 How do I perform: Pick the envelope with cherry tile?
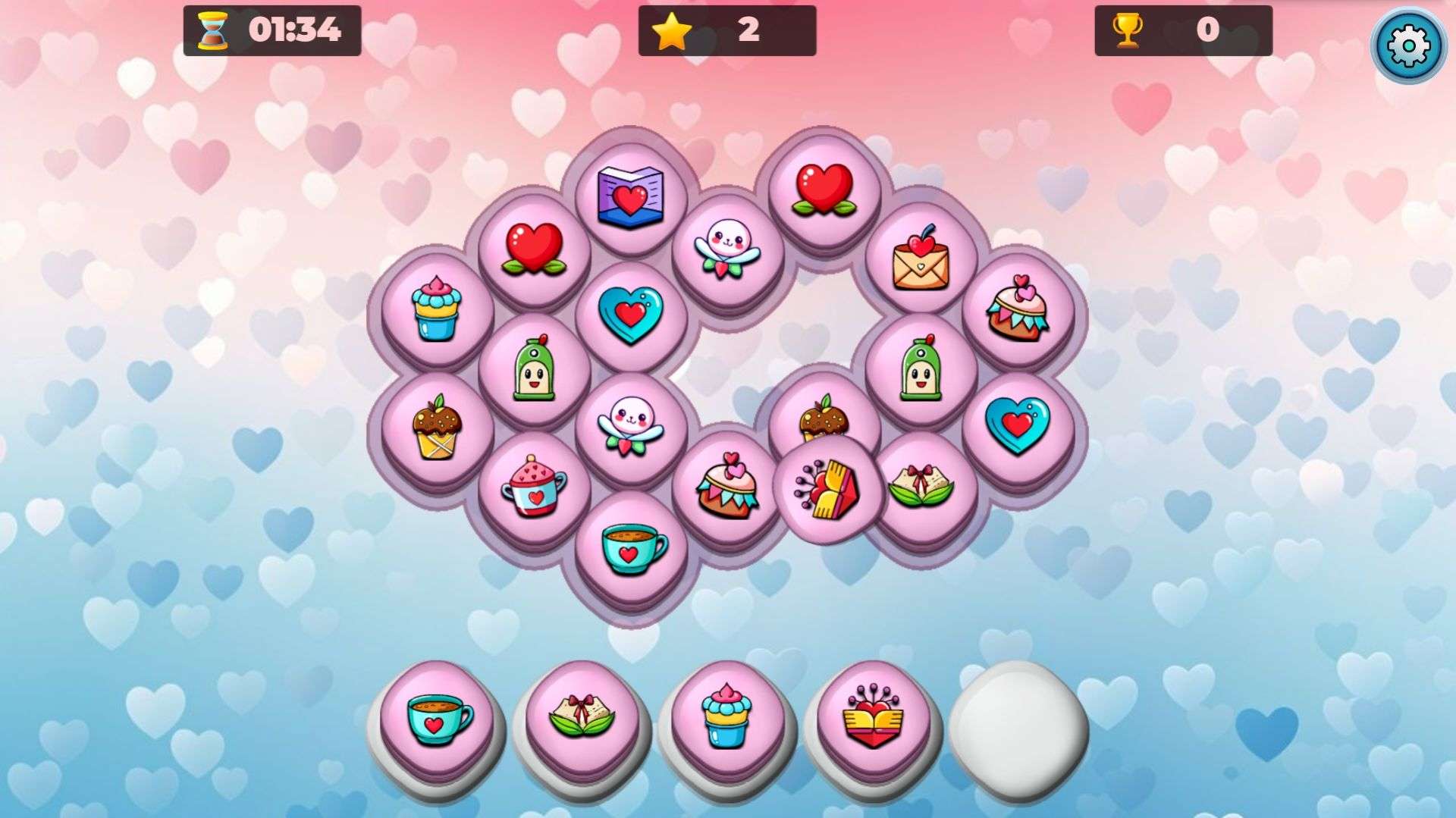click(921, 259)
